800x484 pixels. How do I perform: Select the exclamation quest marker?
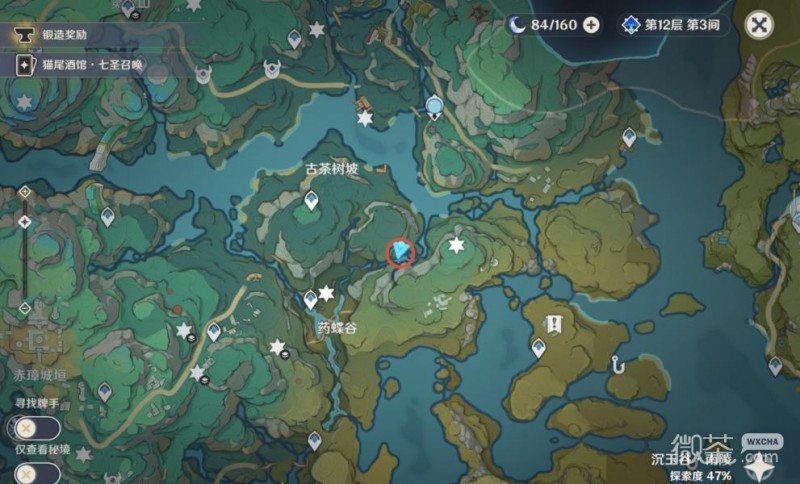click(554, 323)
